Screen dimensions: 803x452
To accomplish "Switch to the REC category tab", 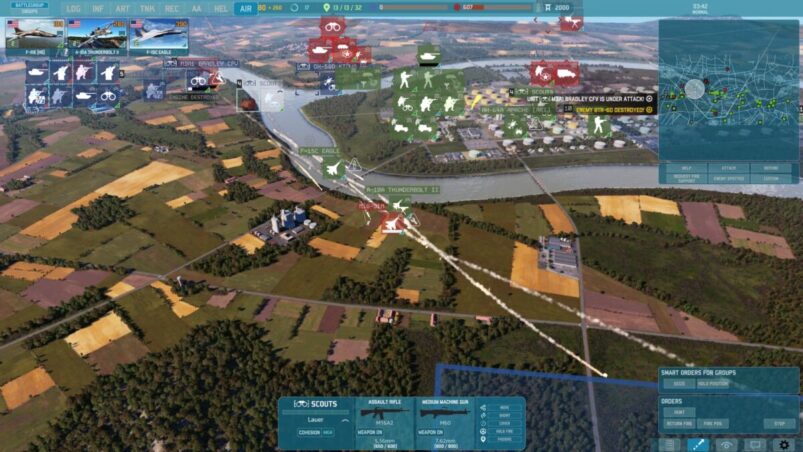I will [172, 8].
